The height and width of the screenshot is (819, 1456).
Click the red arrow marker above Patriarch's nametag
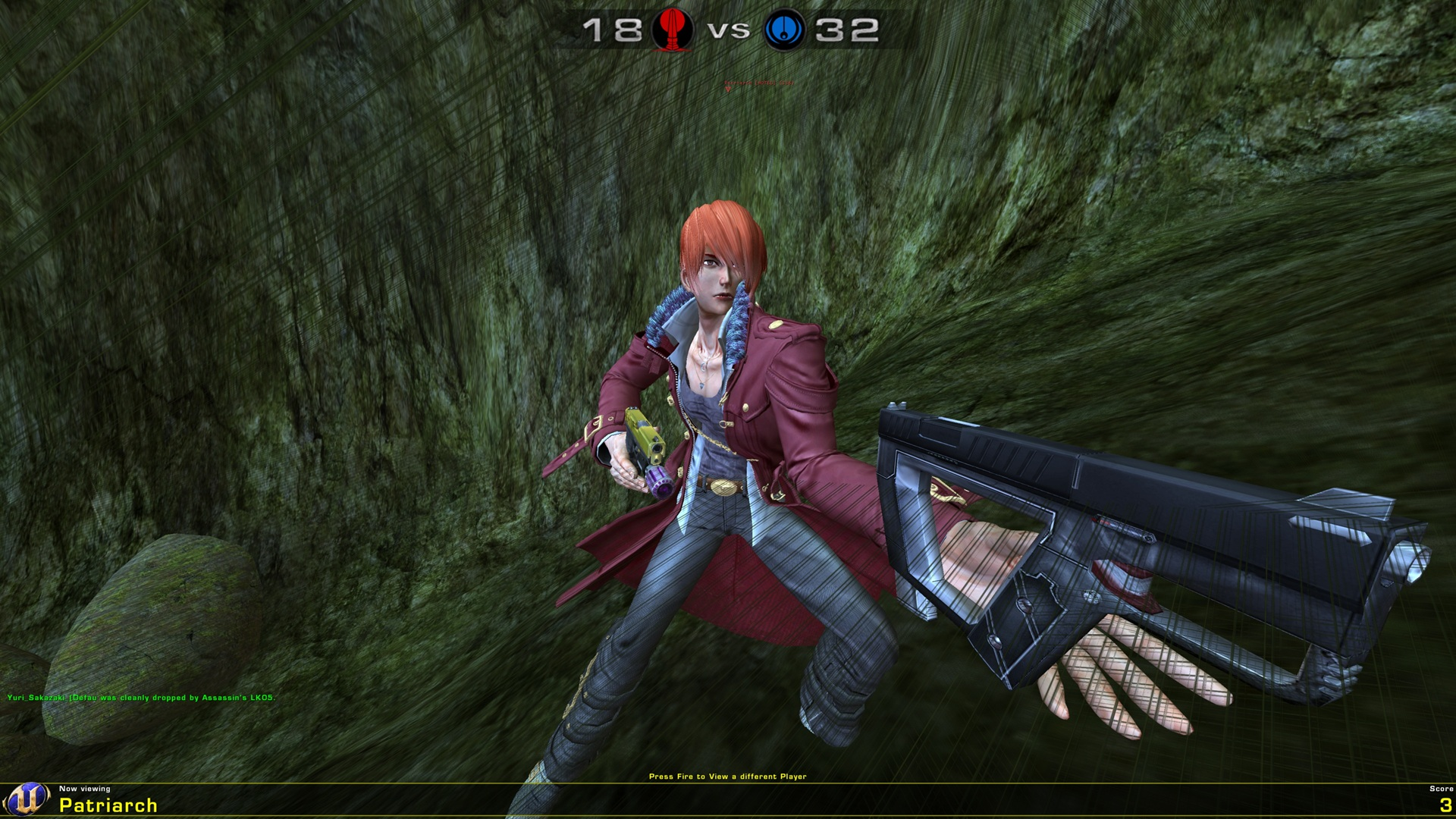[728, 89]
